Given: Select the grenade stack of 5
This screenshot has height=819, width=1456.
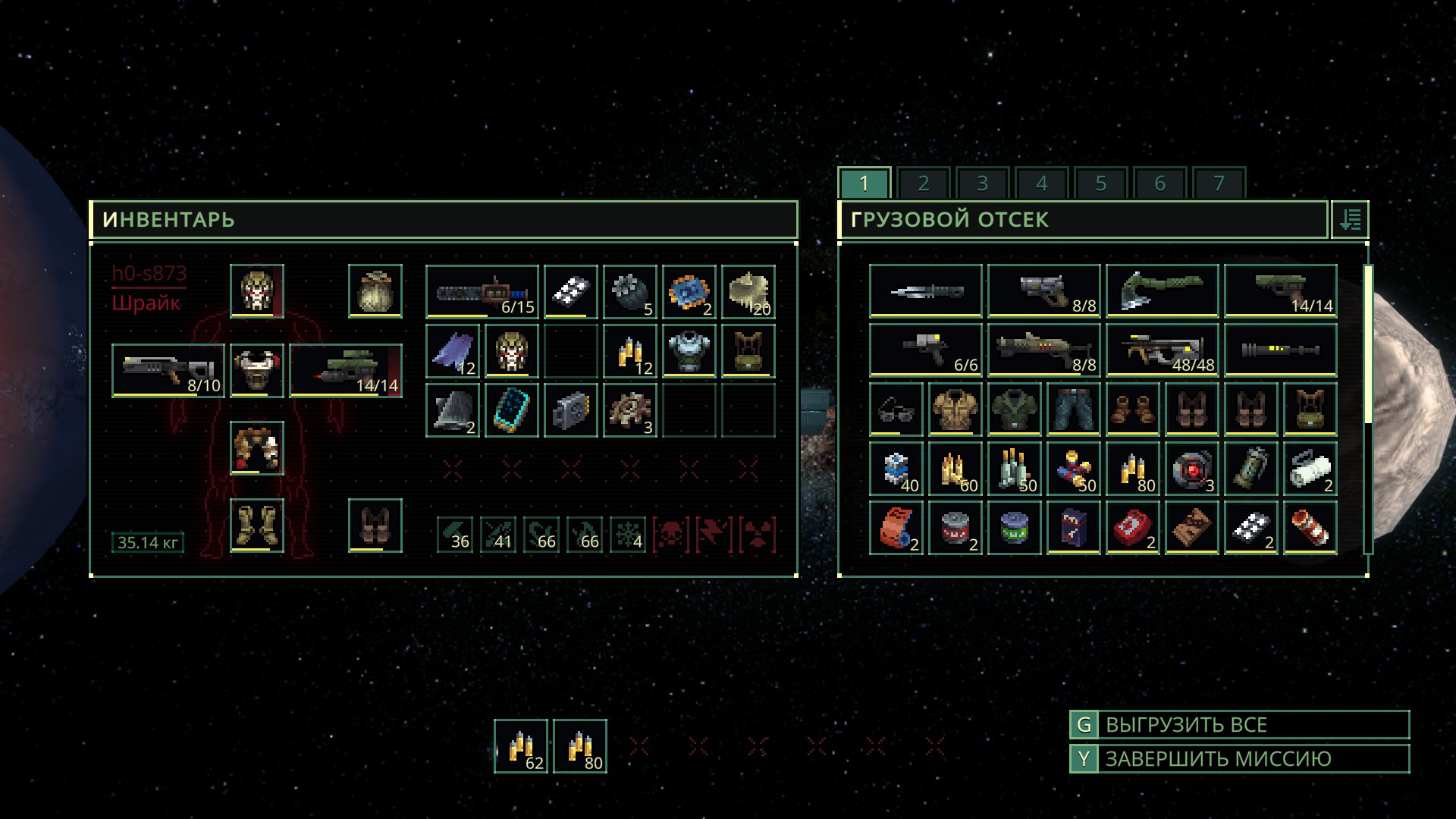Looking at the screenshot, I should point(630,291).
